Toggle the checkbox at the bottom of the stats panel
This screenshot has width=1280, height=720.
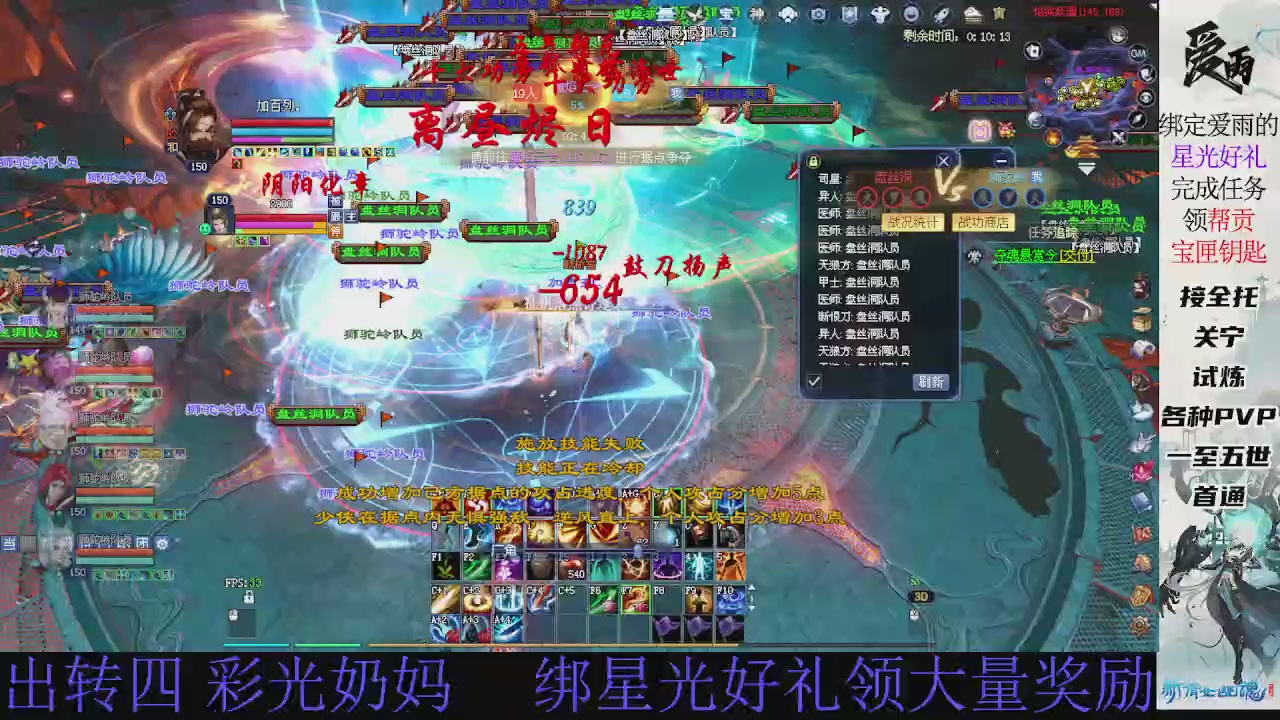pyautogui.click(x=814, y=379)
